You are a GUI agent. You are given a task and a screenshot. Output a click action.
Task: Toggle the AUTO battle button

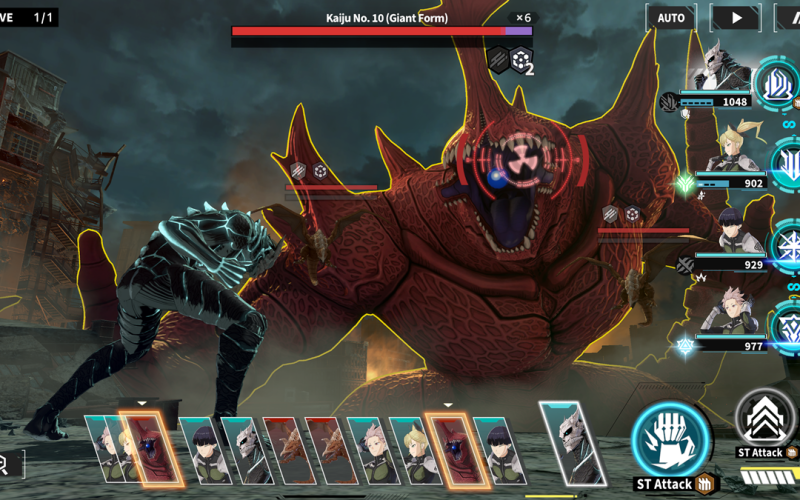[x=671, y=18]
